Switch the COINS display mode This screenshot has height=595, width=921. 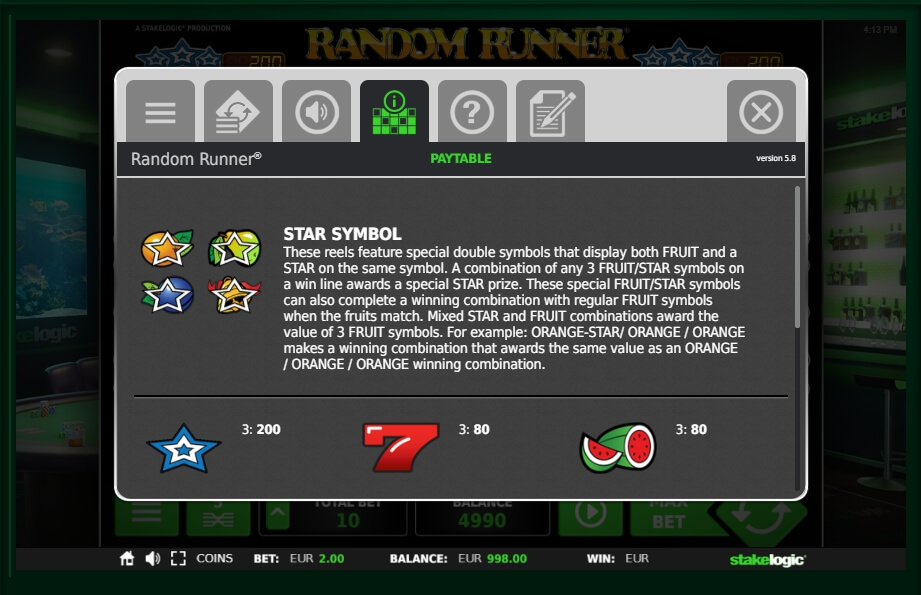click(x=214, y=559)
